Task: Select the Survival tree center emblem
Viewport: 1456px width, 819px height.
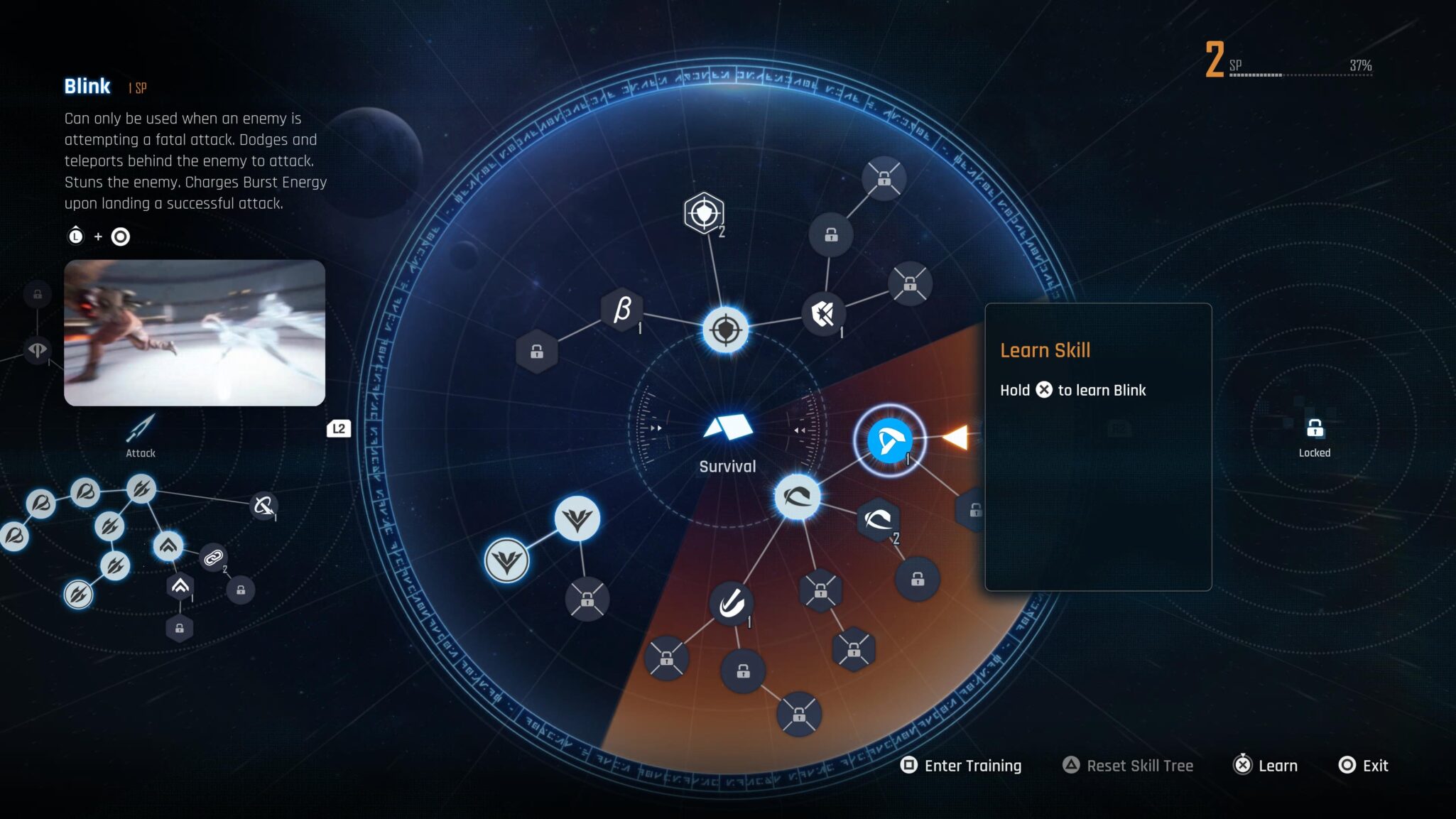Action: point(727,428)
